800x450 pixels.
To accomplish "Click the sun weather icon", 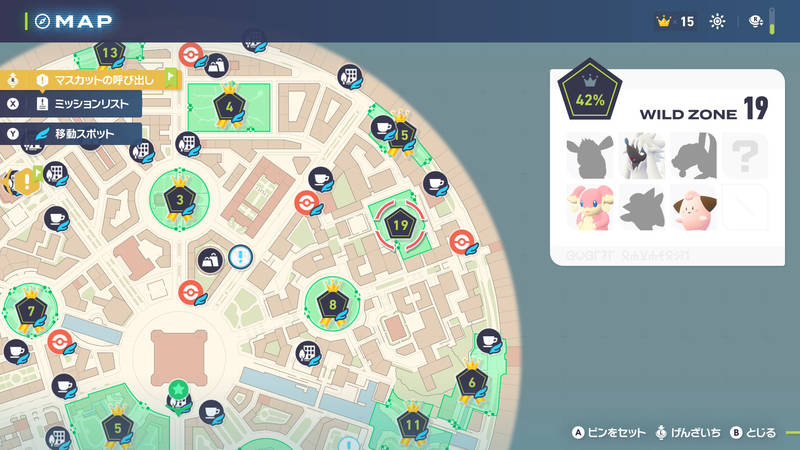I will click(x=717, y=21).
